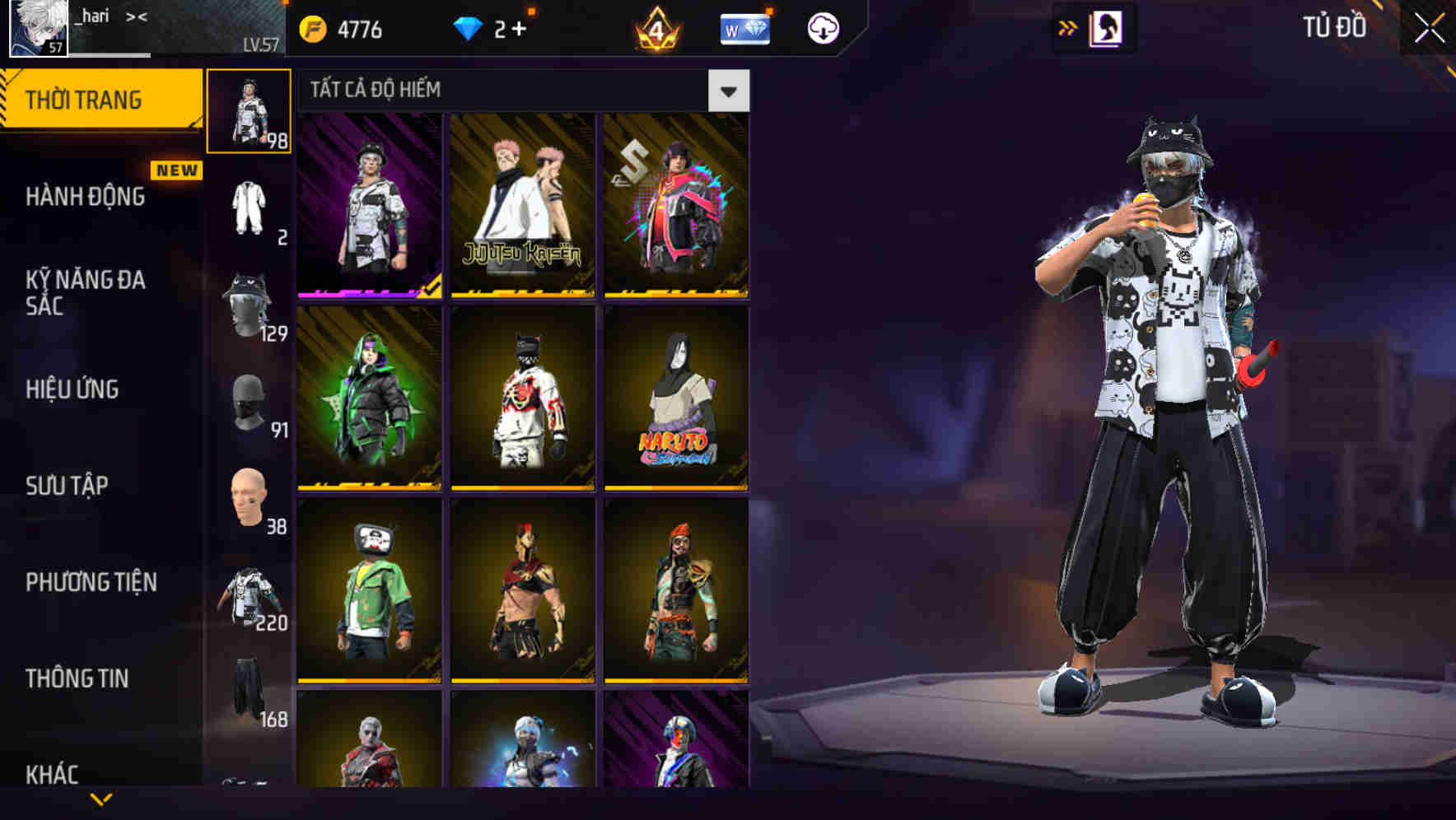1456x820 pixels.
Task: Select the download cloud icon in the top bar
Action: click(x=823, y=27)
